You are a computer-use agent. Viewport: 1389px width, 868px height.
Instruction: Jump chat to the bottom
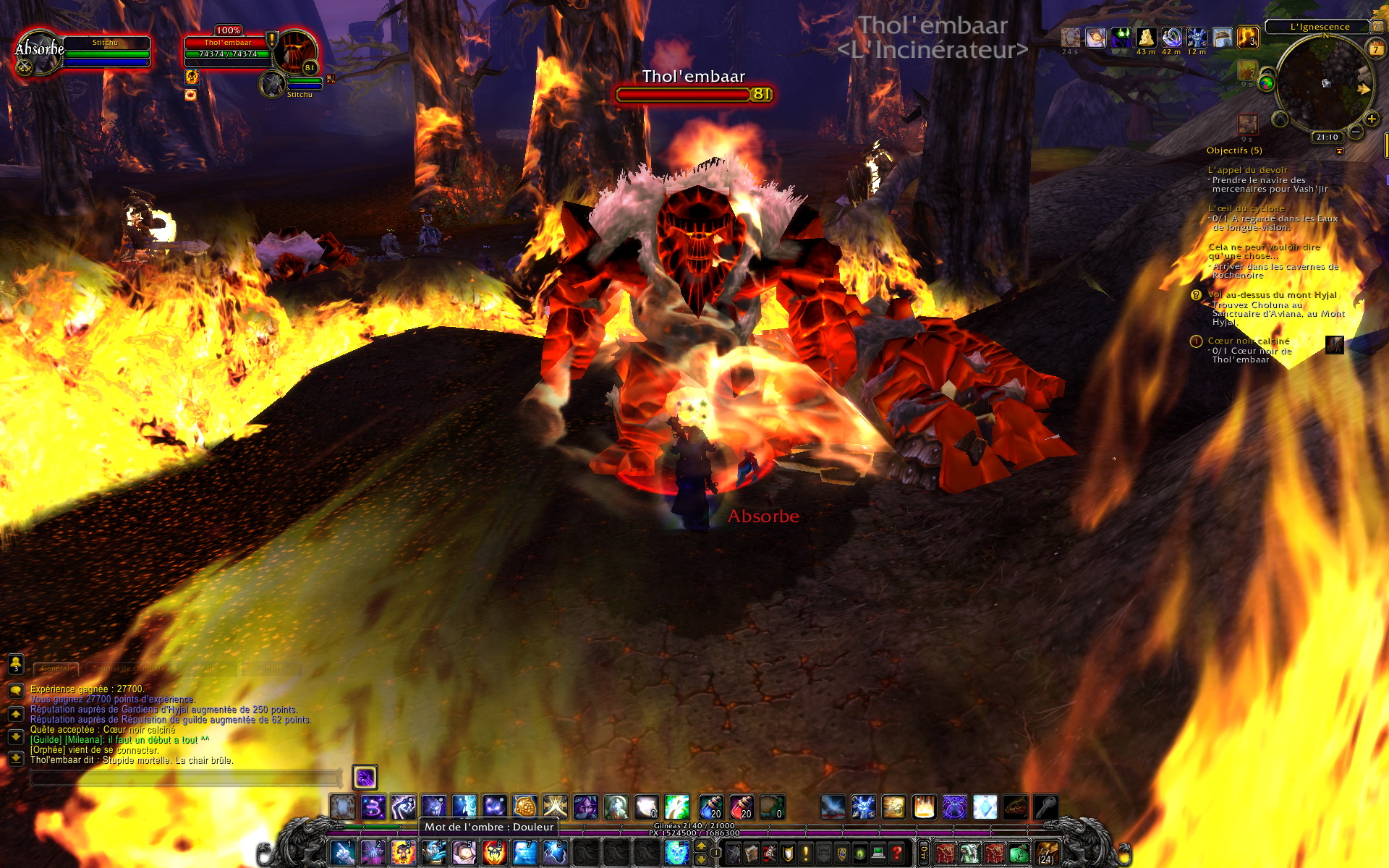tap(15, 759)
